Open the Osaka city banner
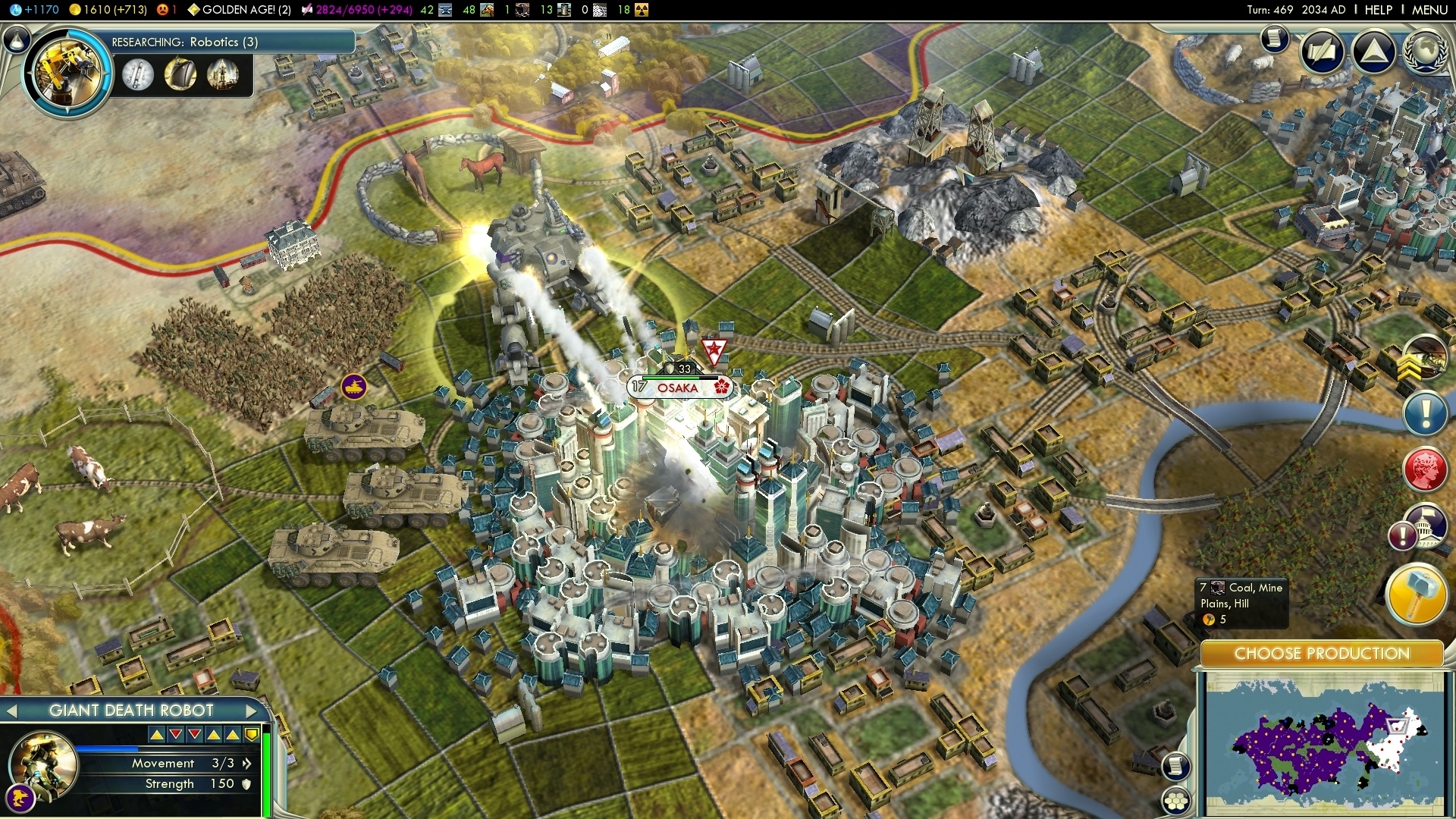1456x819 pixels. point(677,388)
